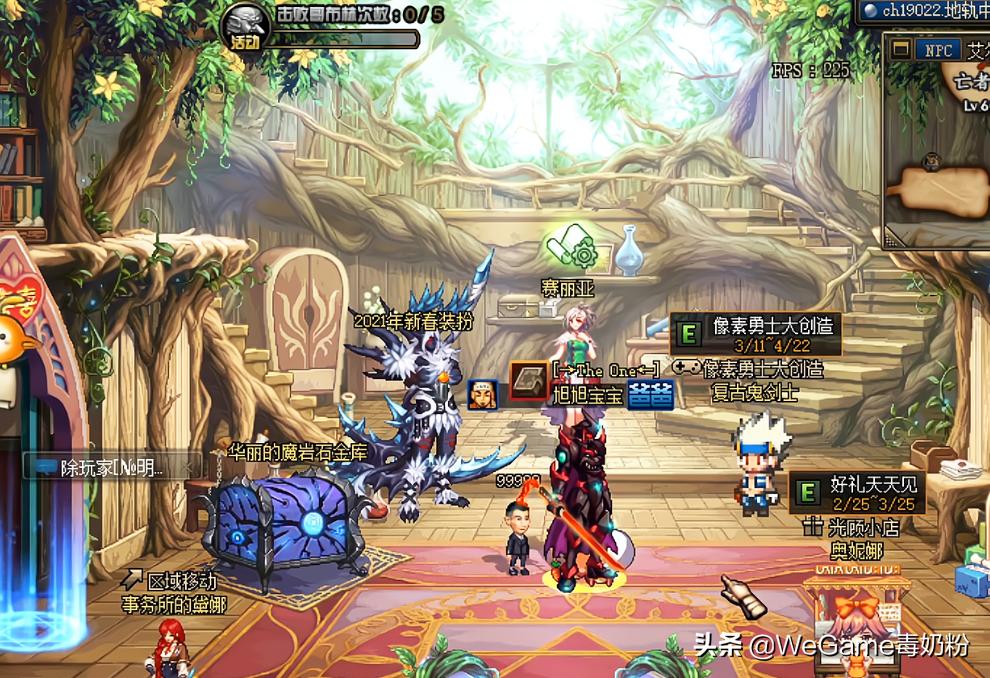Screen dimensions: 990x678
Task: Open the 活动 event icon
Action: [x=244, y=27]
